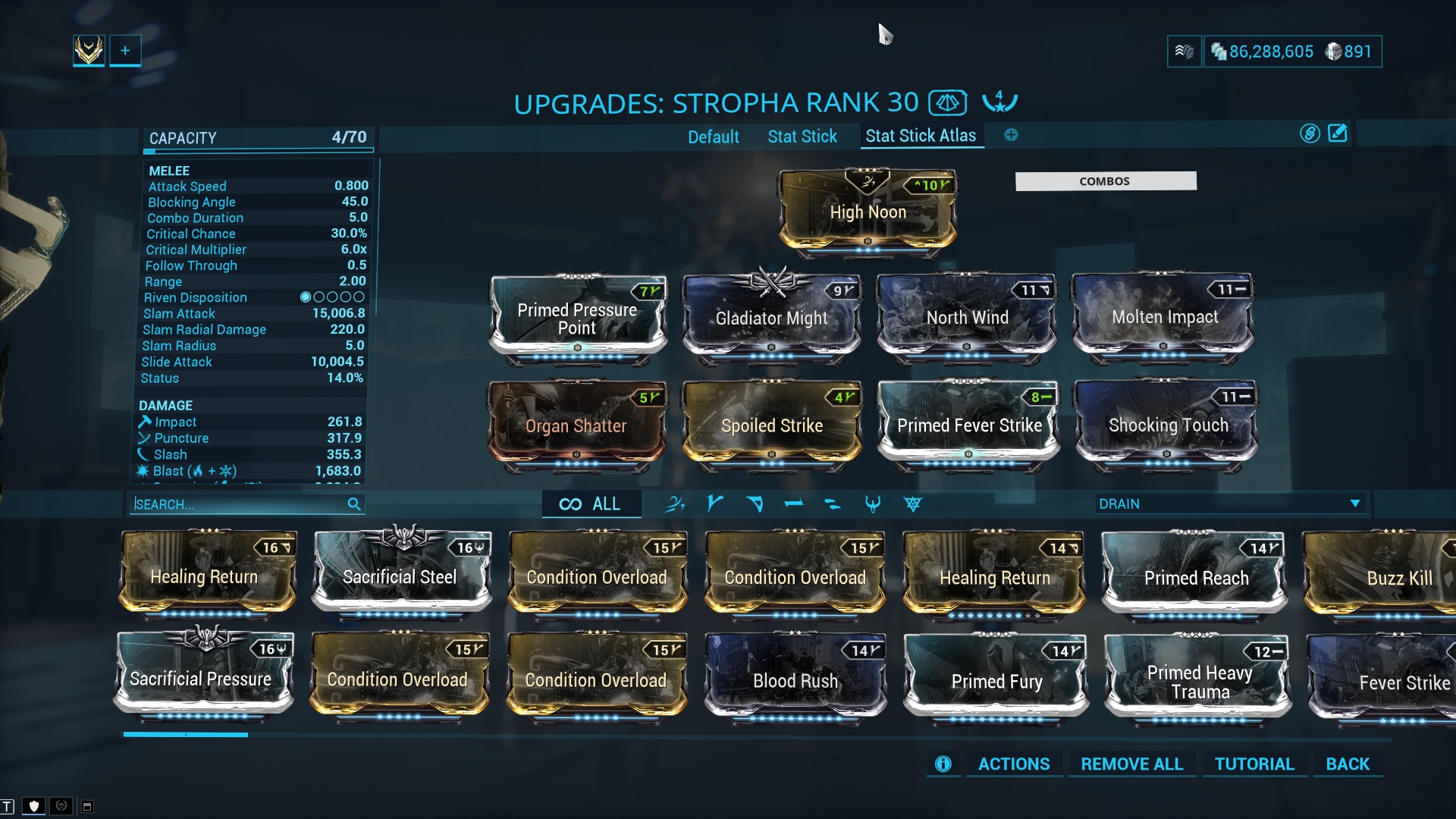
Task: Select the equipped Gladiator Might mod
Action: pos(771,318)
